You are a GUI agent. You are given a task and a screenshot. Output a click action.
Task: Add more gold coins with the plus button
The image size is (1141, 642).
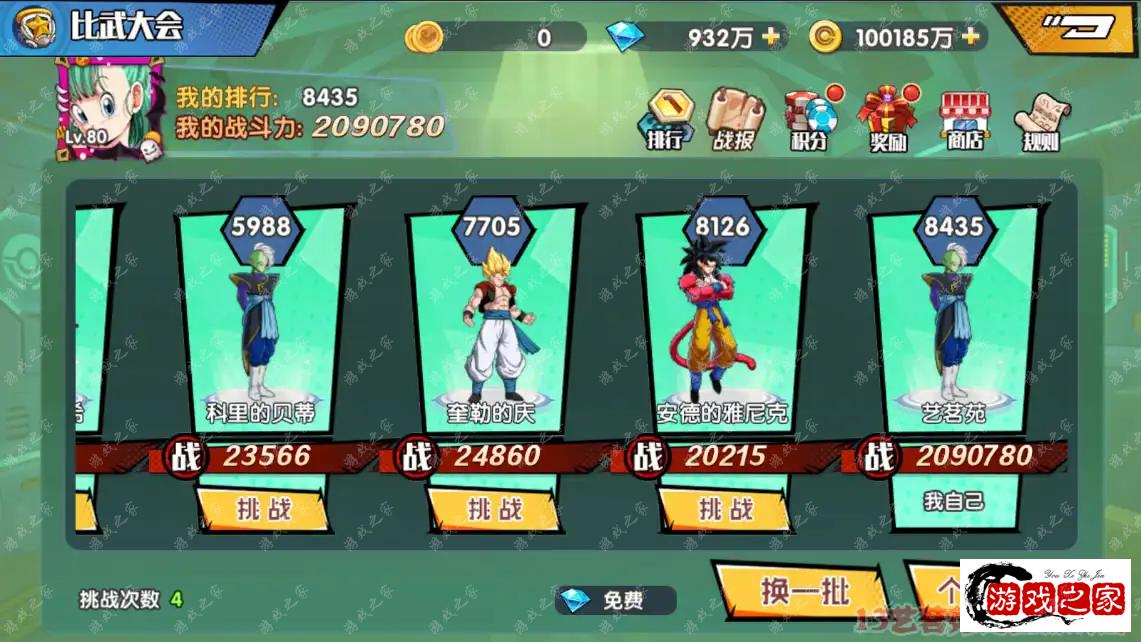[x=970, y=37]
